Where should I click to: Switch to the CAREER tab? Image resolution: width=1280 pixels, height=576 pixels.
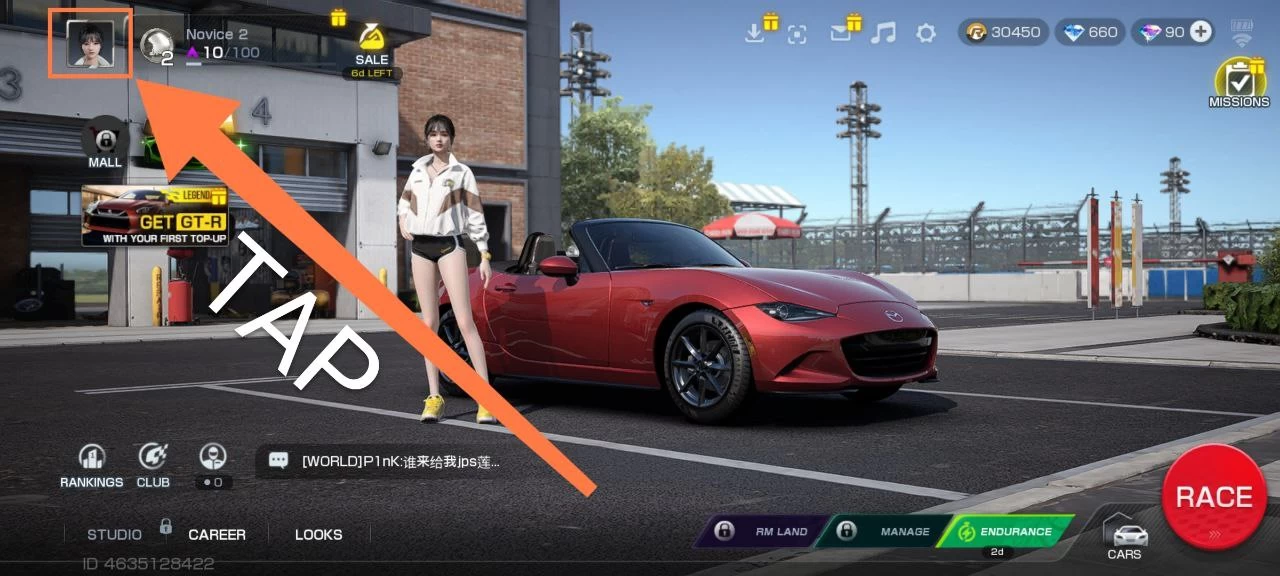(x=217, y=534)
